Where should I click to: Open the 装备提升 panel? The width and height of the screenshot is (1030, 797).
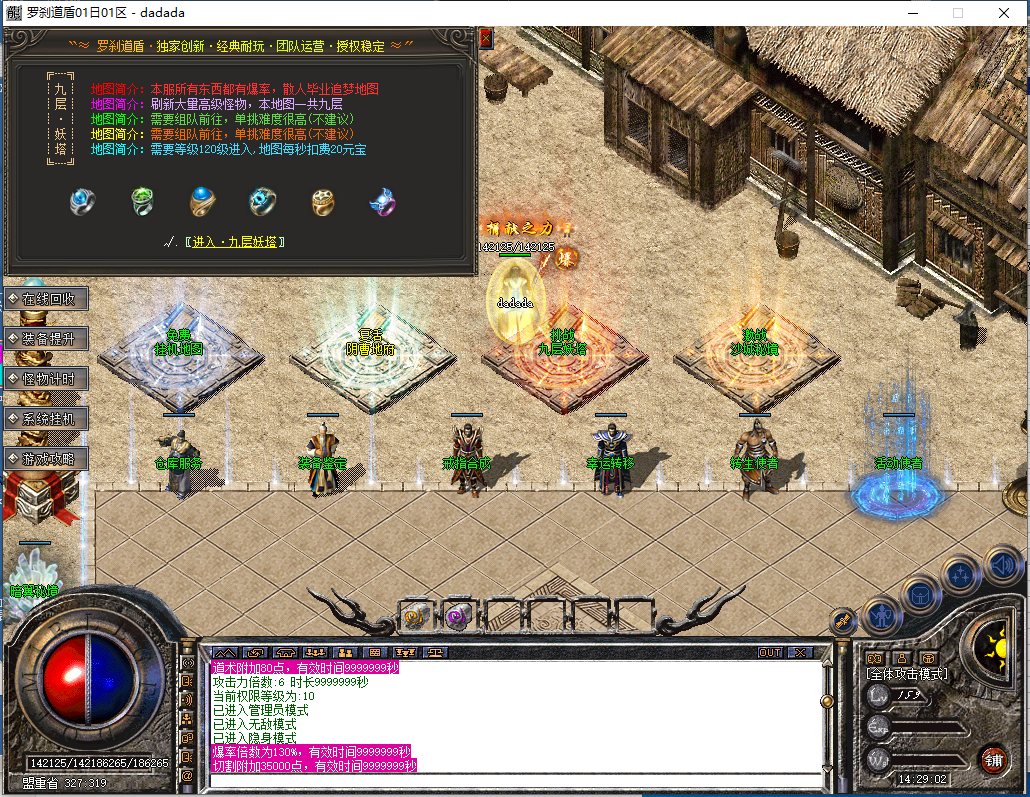coord(46,338)
